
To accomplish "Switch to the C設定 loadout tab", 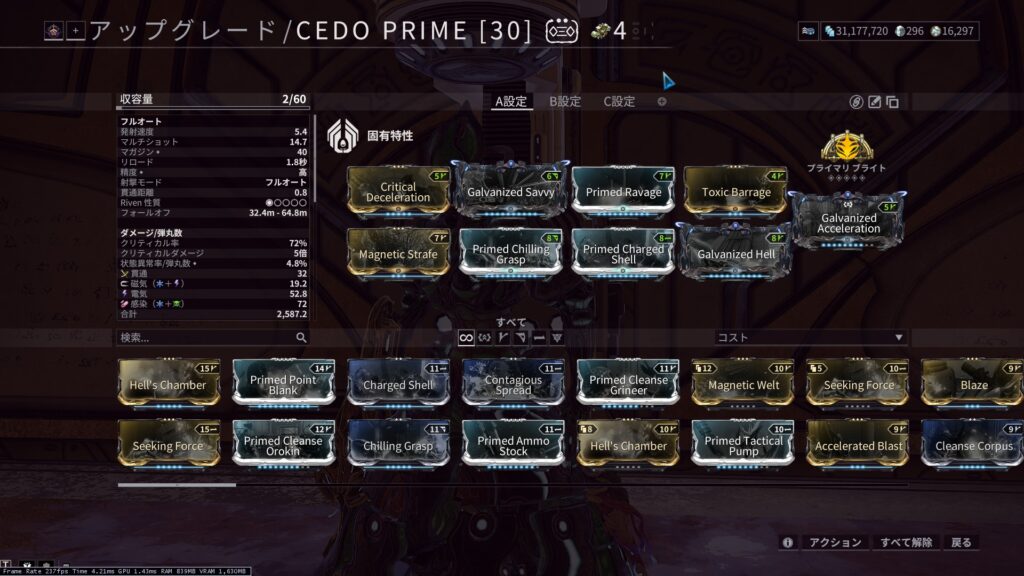I will (x=619, y=101).
